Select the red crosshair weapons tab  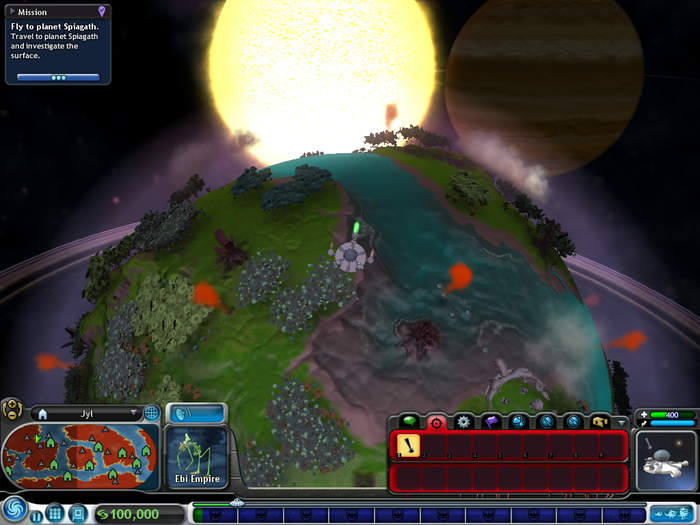point(436,422)
